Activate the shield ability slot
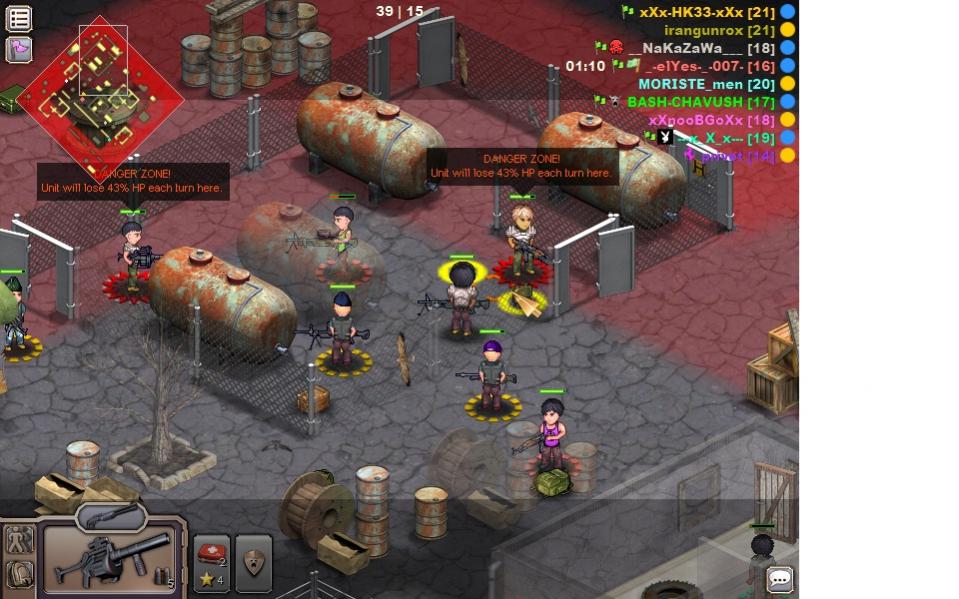The height and width of the screenshot is (599, 959). tap(254, 562)
